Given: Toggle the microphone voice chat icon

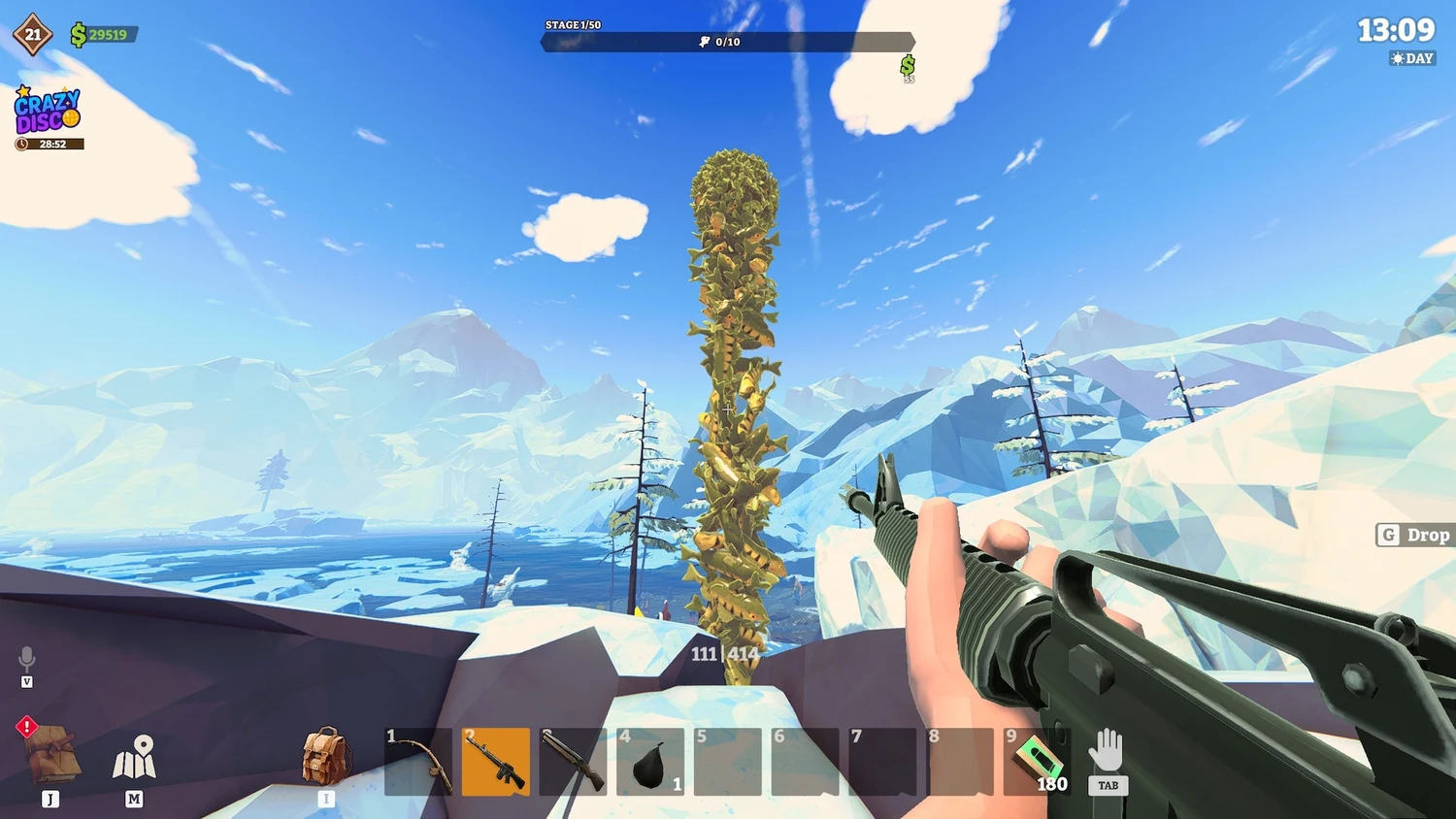Looking at the screenshot, I should click(27, 659).
